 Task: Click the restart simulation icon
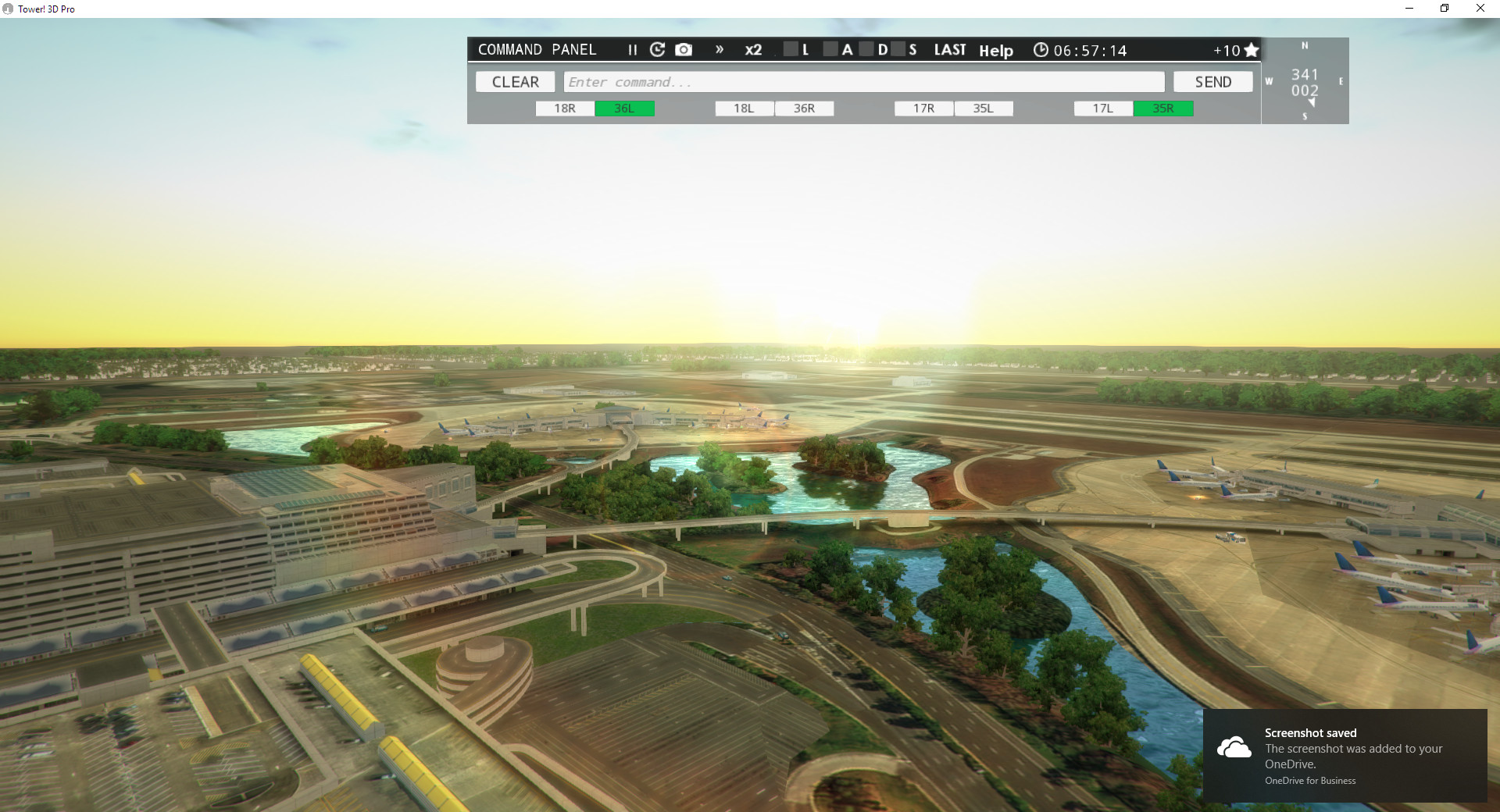pyautogui.click(x=657, y=49)
